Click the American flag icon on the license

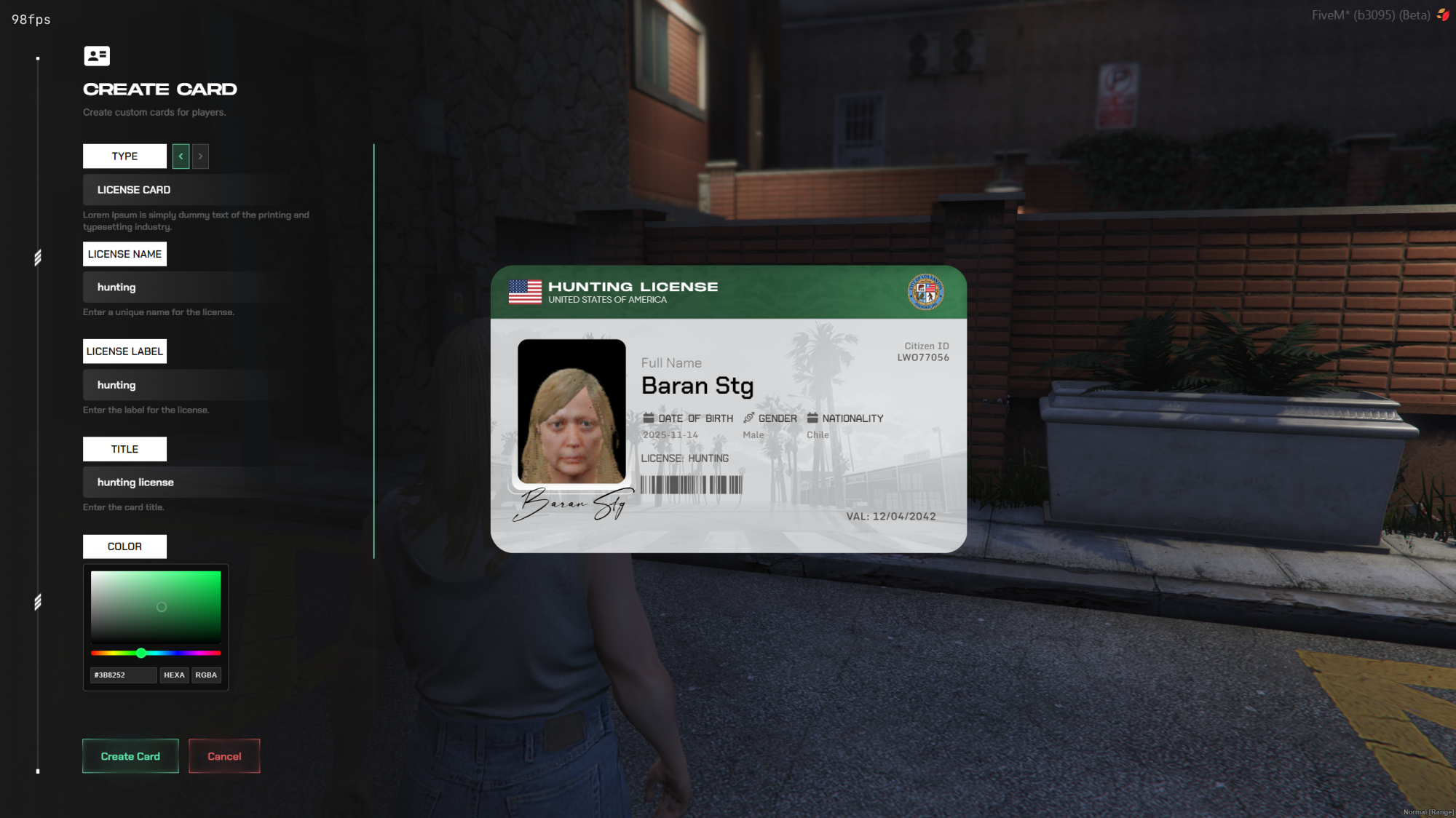pyautogui.click(x=524, y=292)
